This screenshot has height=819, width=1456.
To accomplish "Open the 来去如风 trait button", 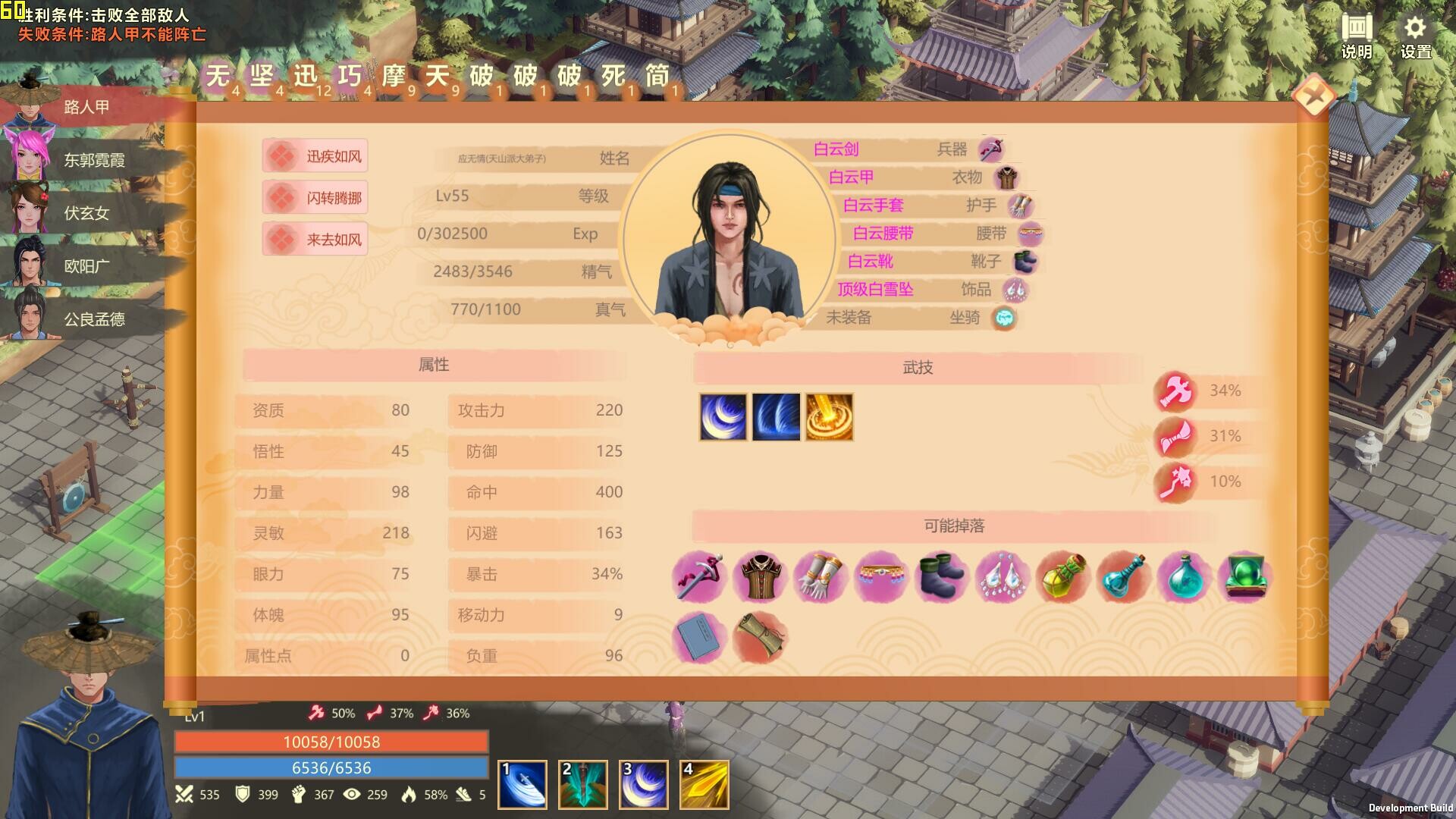I will pos(315,240).
